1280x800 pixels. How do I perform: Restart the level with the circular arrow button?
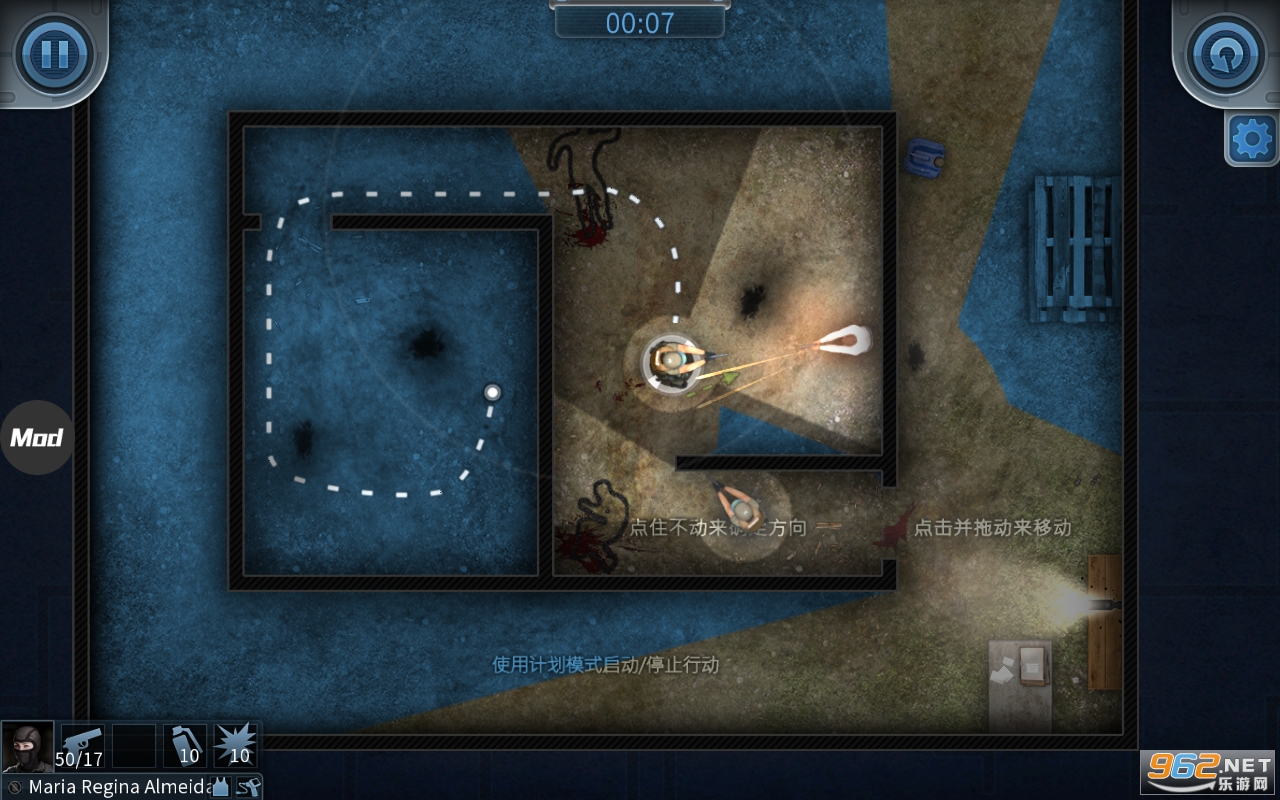point(1226,51)
